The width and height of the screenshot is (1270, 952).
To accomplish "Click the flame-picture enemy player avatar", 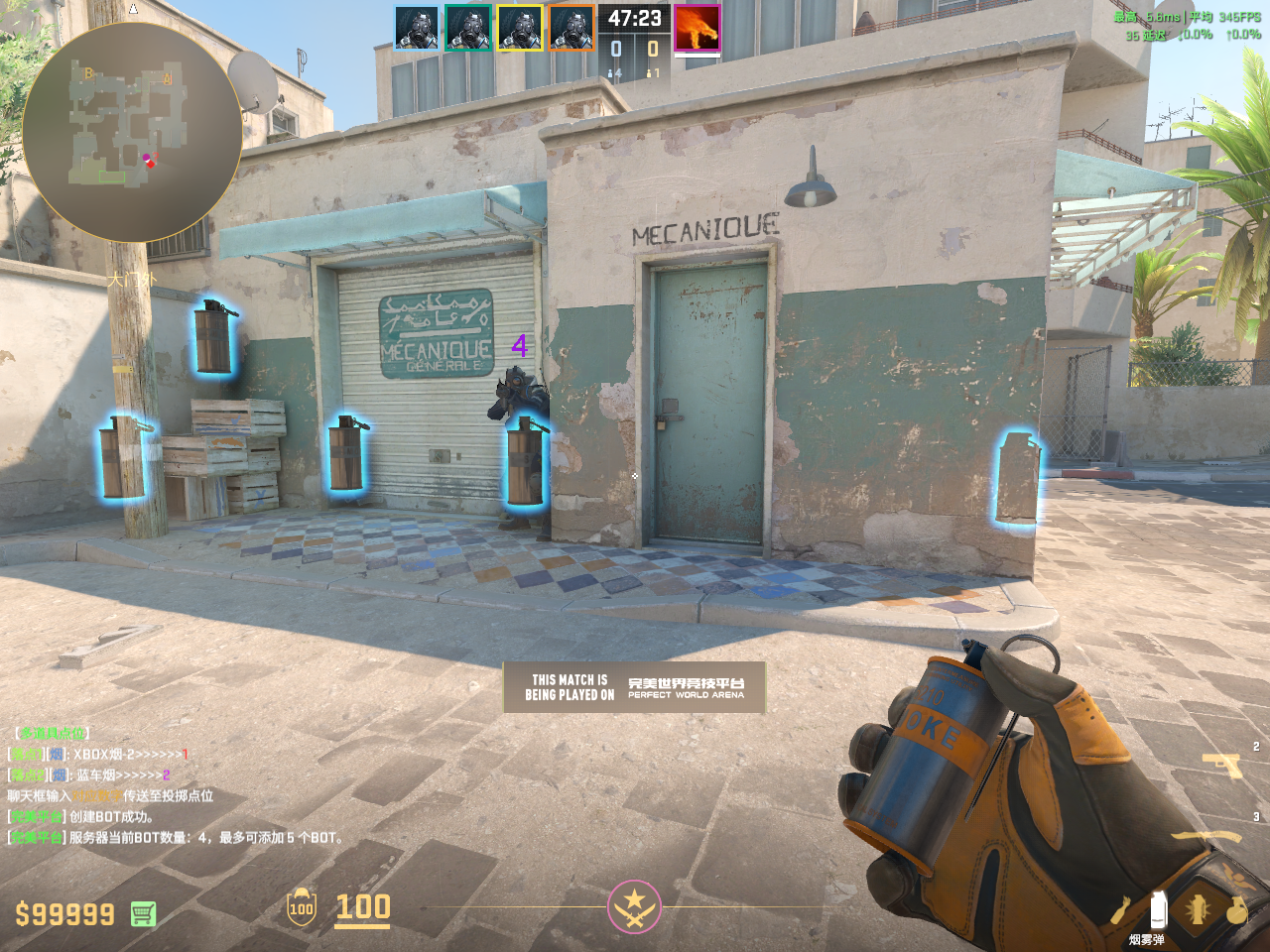I will [697, 28].
